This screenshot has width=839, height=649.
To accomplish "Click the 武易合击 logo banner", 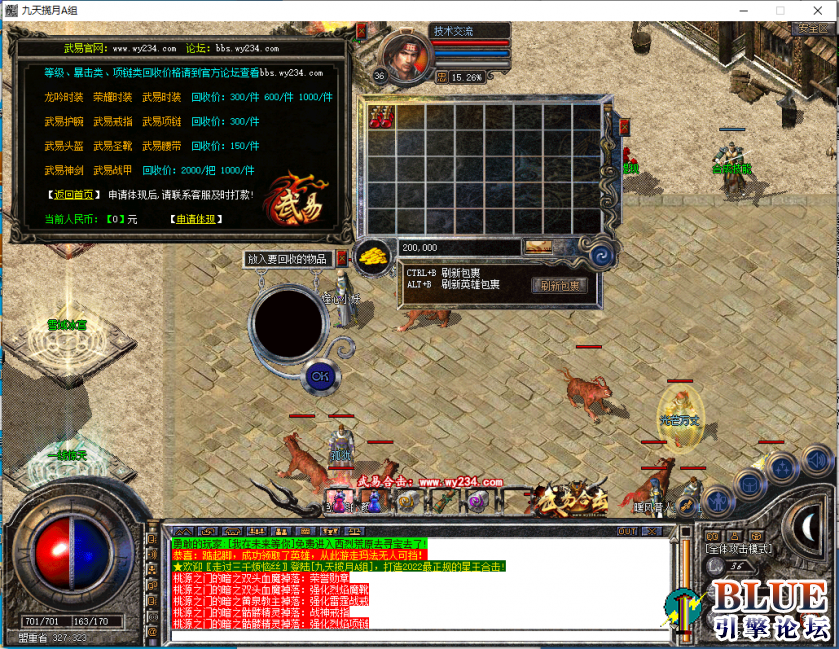I will coord(570,499).
